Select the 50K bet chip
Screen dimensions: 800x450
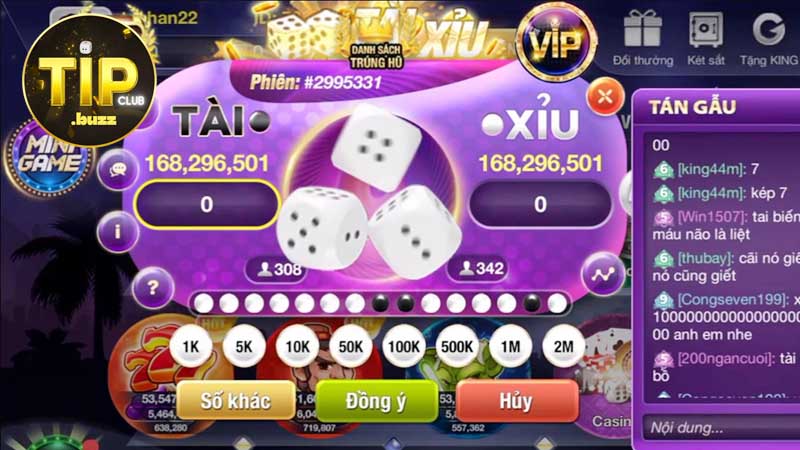351,346
